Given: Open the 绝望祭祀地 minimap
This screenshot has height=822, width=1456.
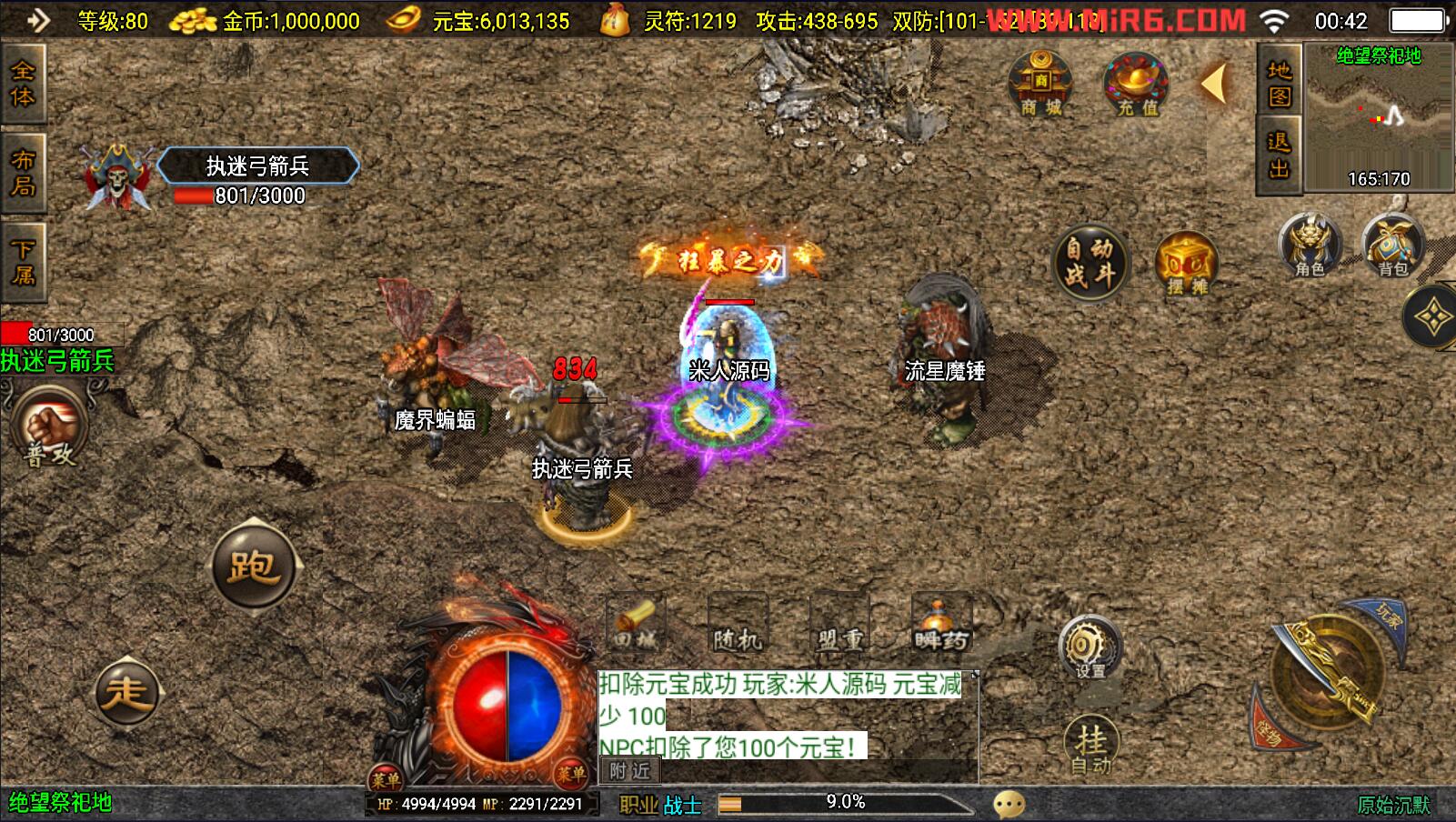Looking at the screenshot, I should pos(1378,116).
